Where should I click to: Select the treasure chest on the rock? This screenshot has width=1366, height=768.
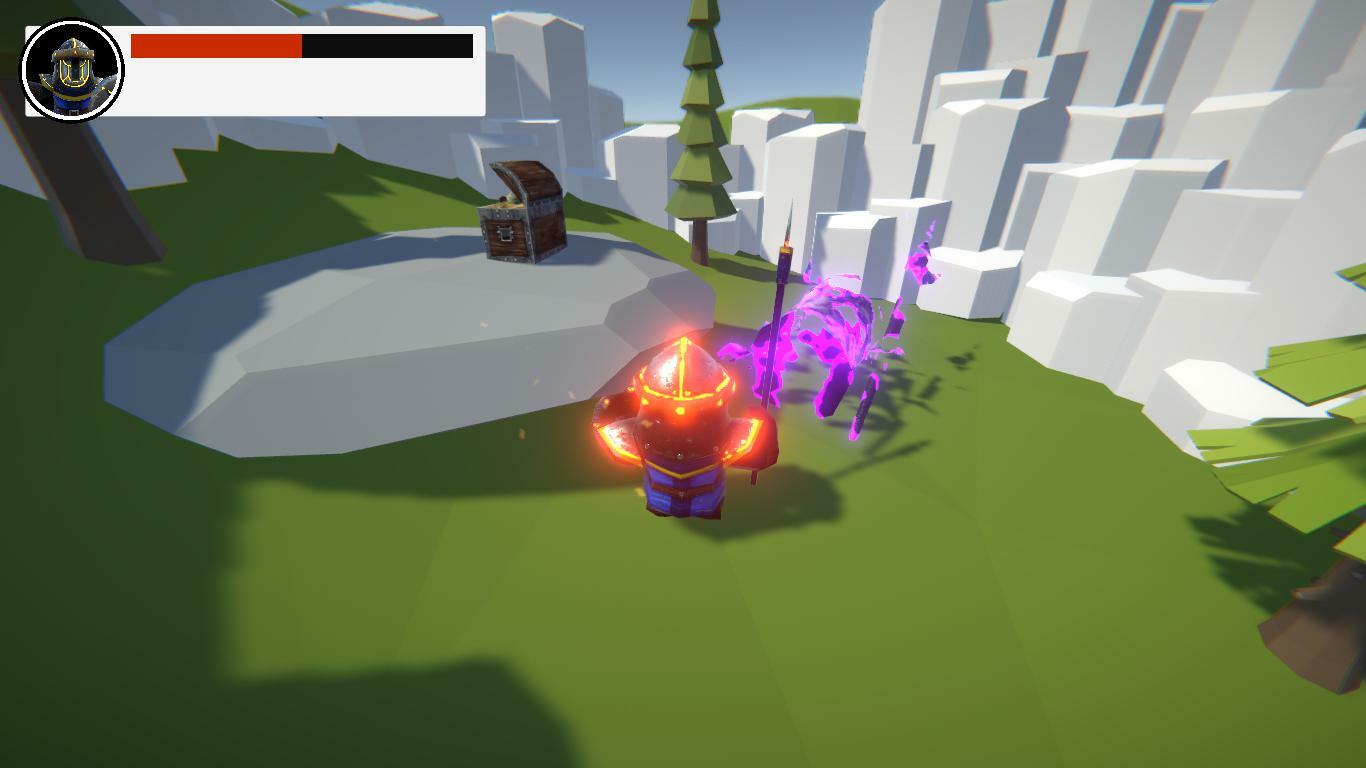point(520,220)
